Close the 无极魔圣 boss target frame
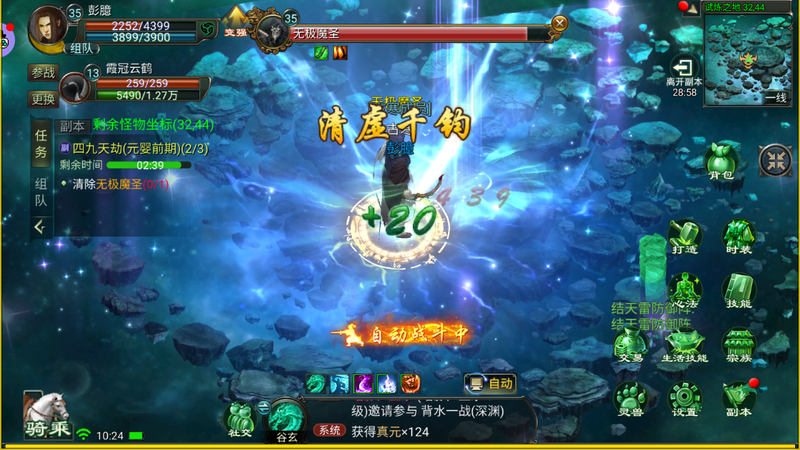 click(560, 23)
